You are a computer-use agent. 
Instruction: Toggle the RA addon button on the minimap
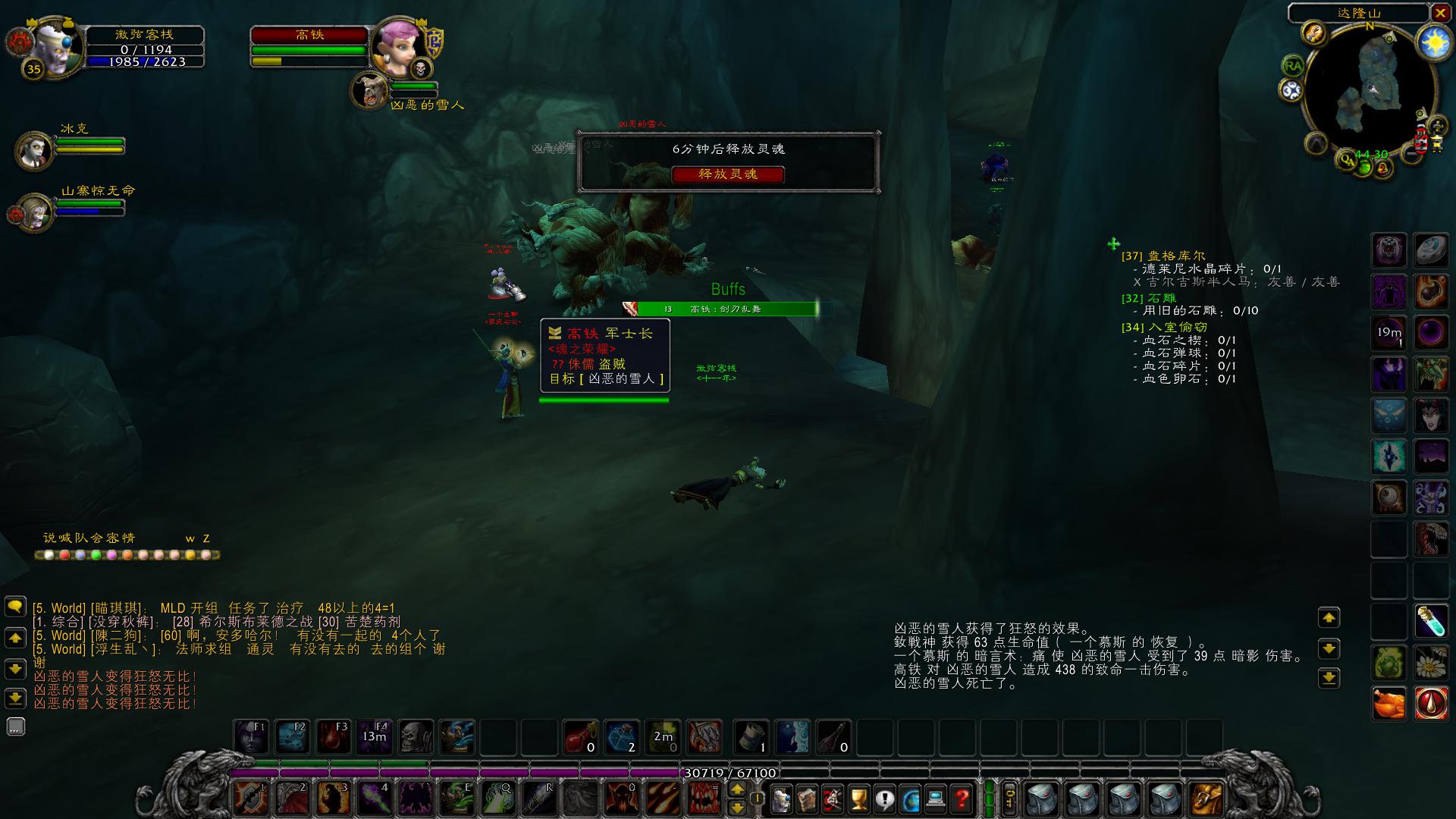pos(1294,64)
